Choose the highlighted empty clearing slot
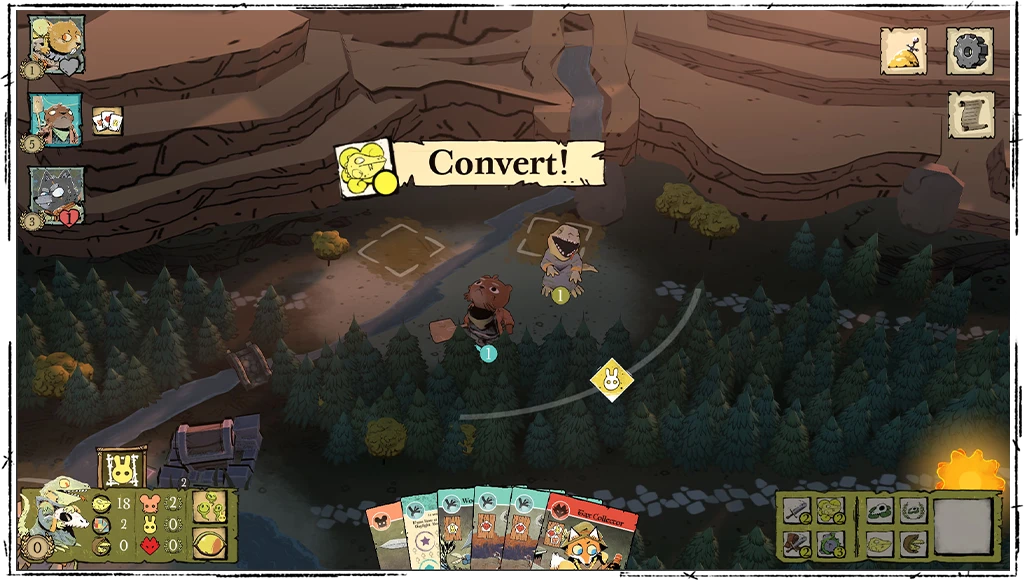This screenshot has width=1024, height=580. (400, 248)
